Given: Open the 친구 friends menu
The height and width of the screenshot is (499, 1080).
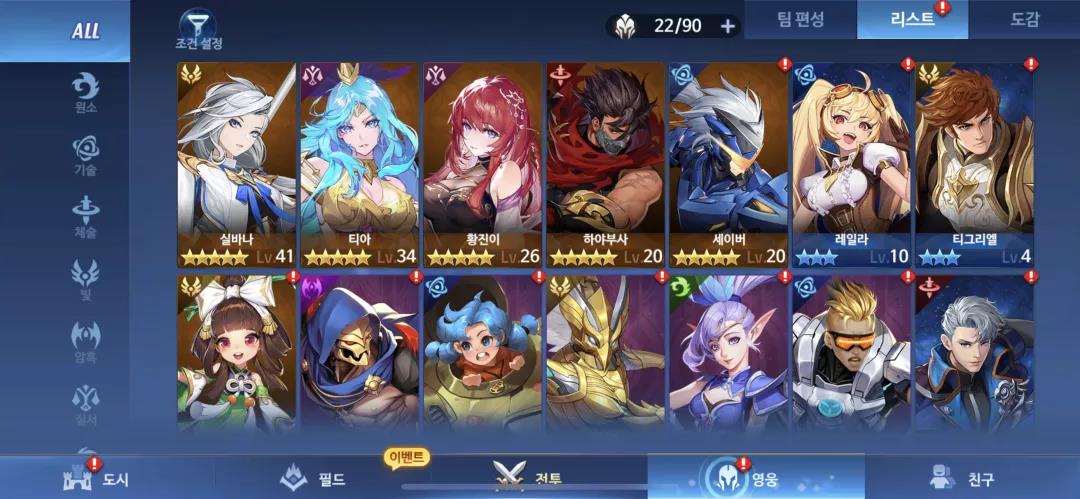Looking at the screenshot, I should 962,477.
